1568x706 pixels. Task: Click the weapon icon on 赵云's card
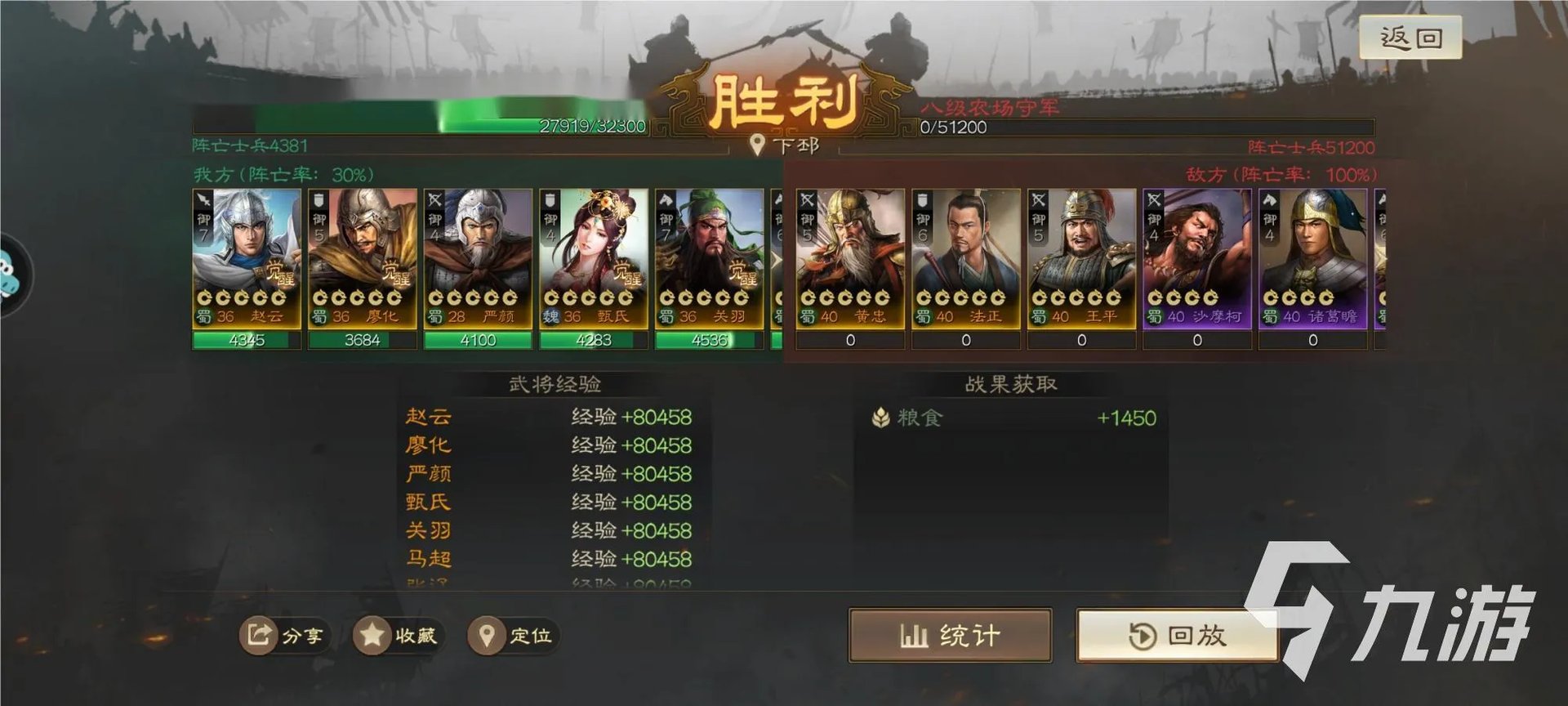click(203, 199)
